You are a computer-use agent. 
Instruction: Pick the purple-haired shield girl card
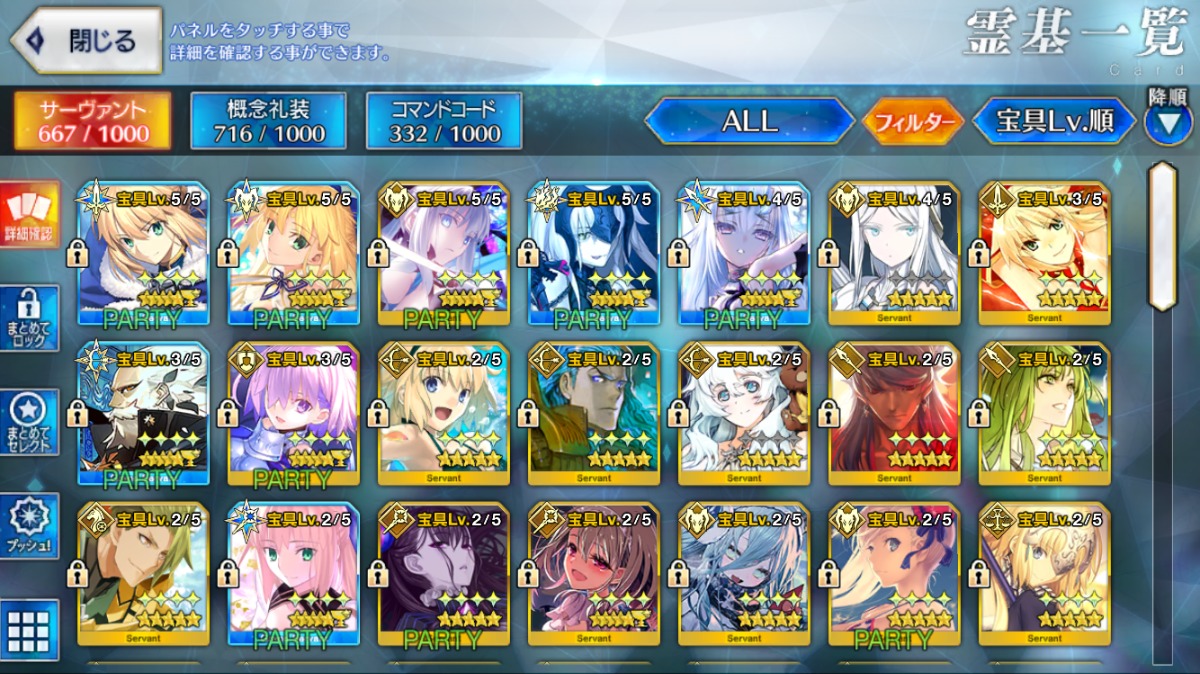pos(293,413)
